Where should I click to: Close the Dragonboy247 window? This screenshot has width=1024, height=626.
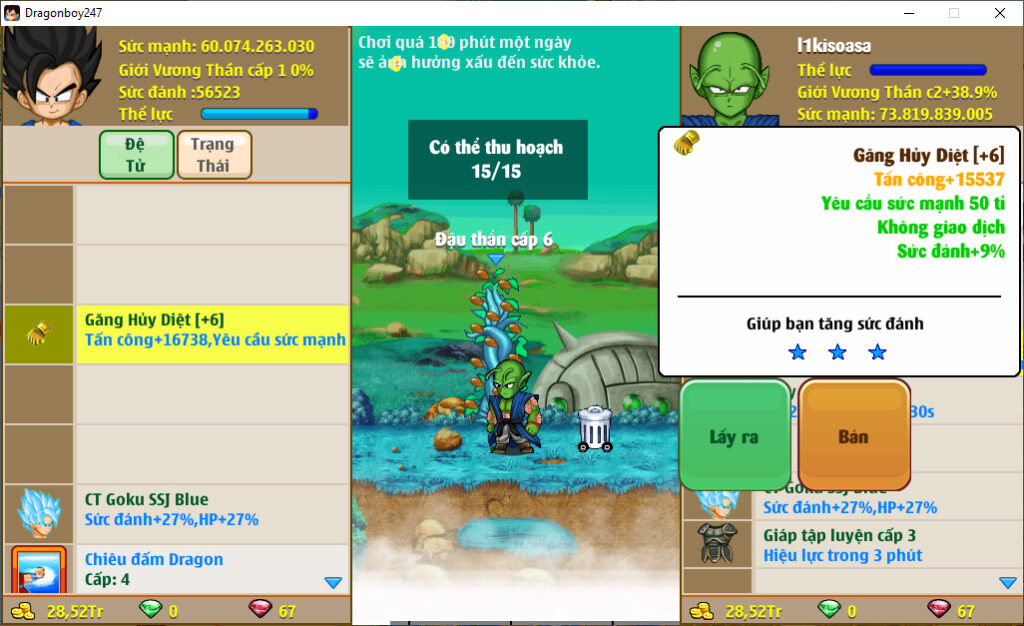point(999,13)
